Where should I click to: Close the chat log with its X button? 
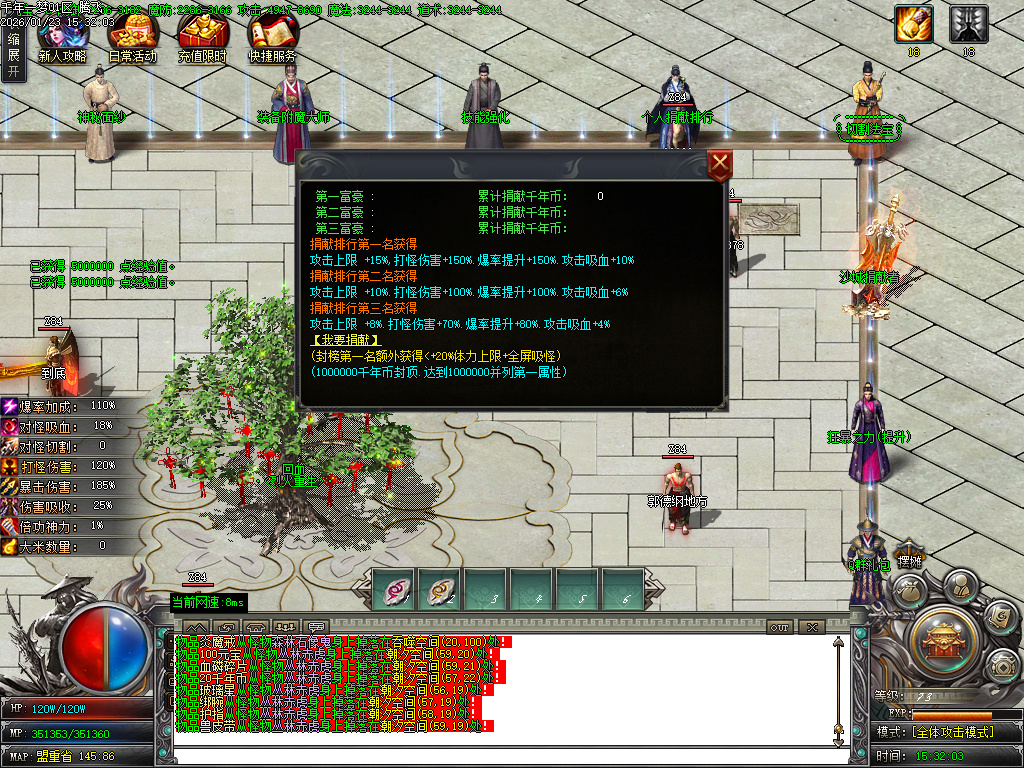click(811, 627)
